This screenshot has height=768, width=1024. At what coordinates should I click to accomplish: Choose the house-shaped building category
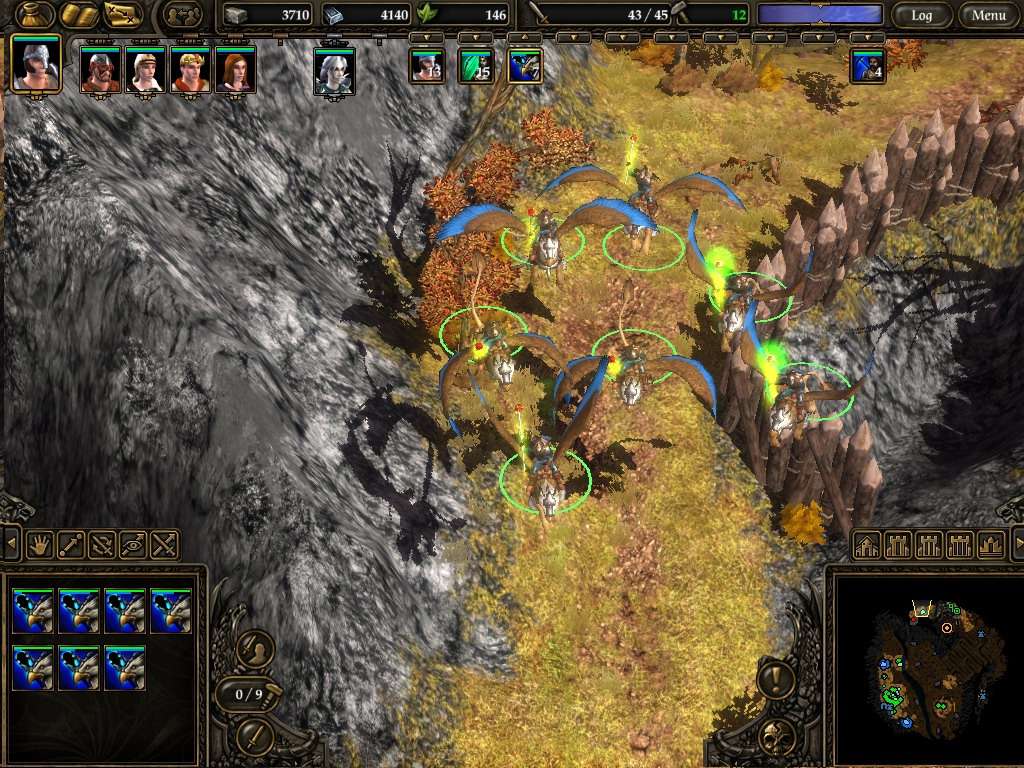[867, 545]
